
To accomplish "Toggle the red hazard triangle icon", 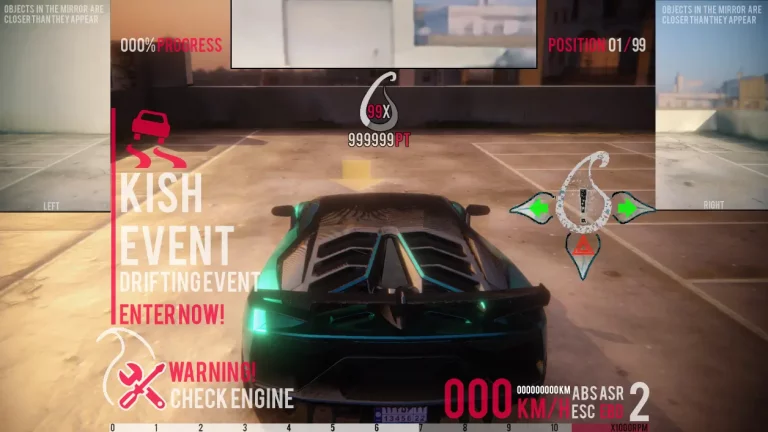I will click(582, 243).
